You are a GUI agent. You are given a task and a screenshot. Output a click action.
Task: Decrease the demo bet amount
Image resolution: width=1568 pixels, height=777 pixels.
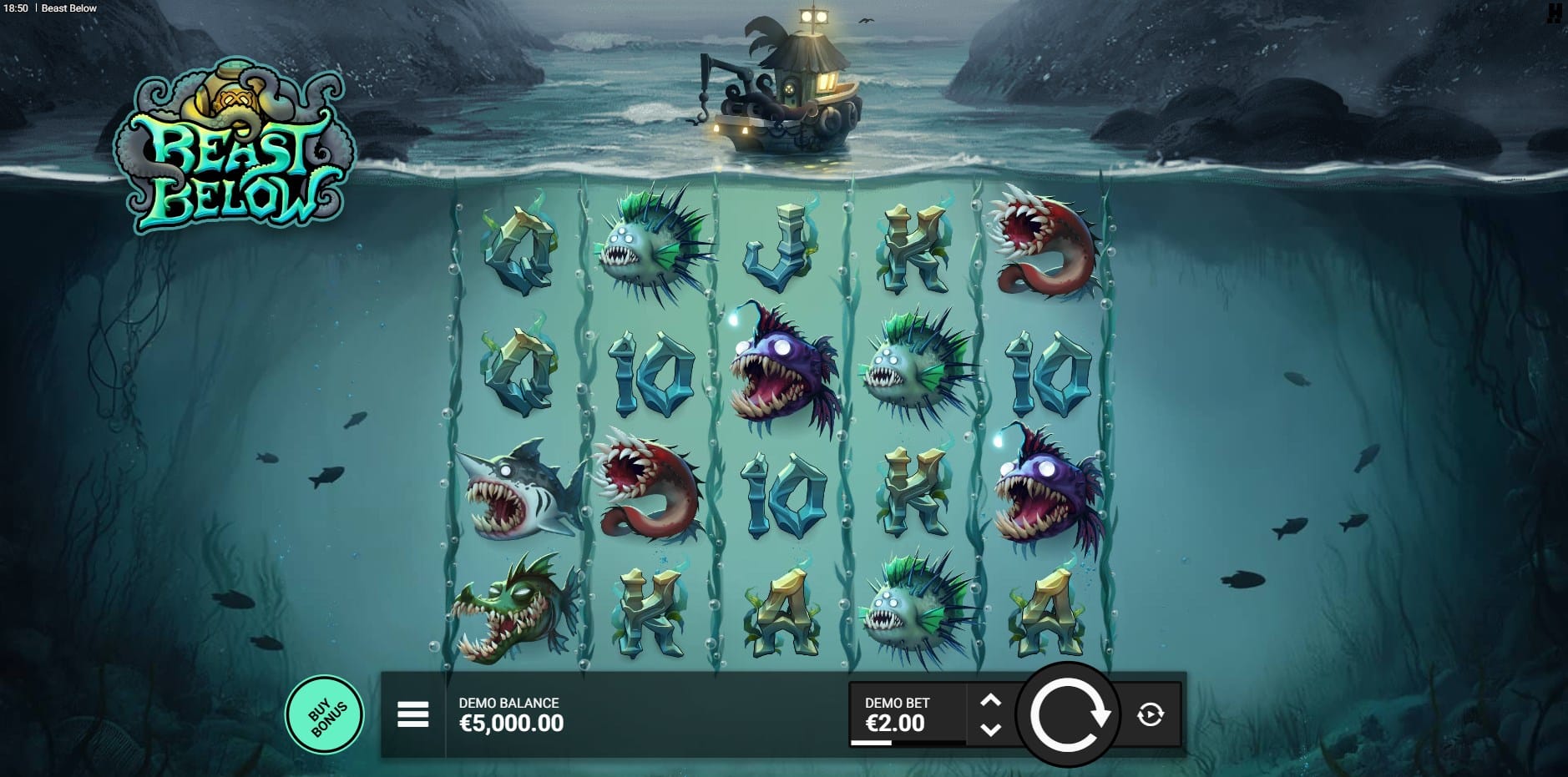pyautogui.click(x=990, y=729)
